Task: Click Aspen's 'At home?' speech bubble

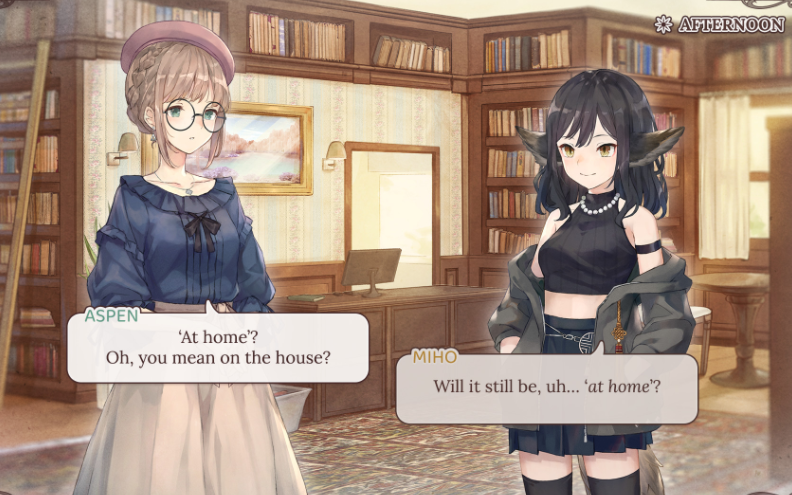Action: click(x=217, y=346)
